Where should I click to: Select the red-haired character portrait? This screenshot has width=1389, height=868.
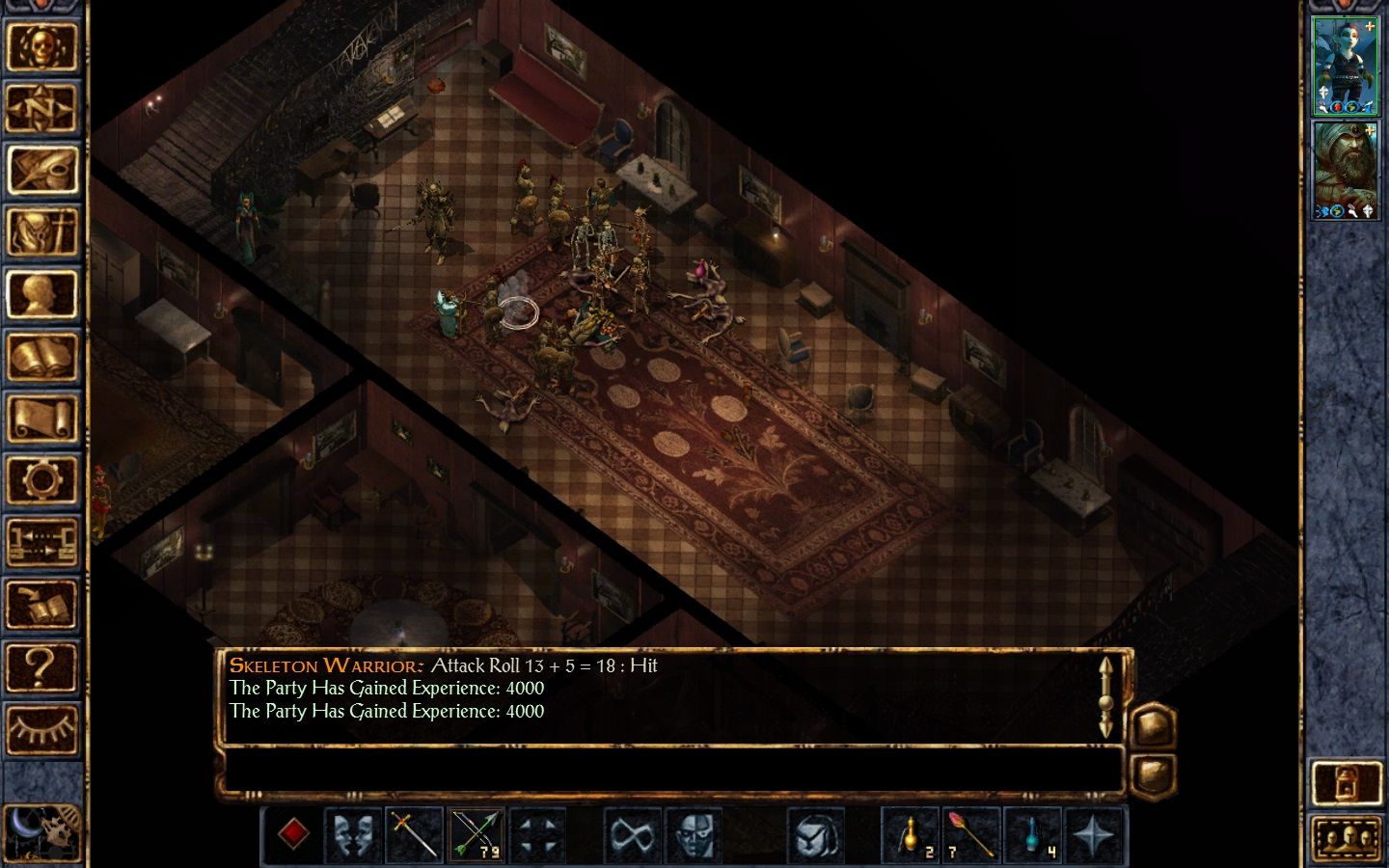[x=1346, y=66]
